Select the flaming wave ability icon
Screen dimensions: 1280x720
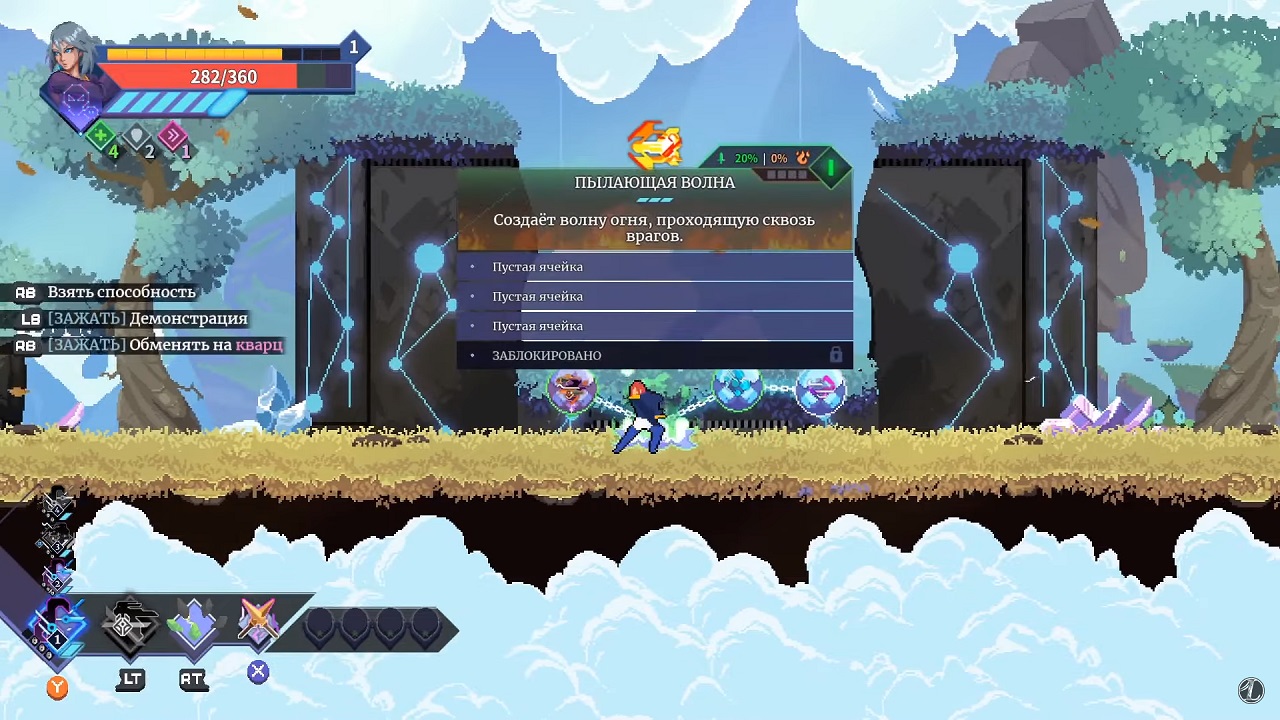[x=655, y=146]
